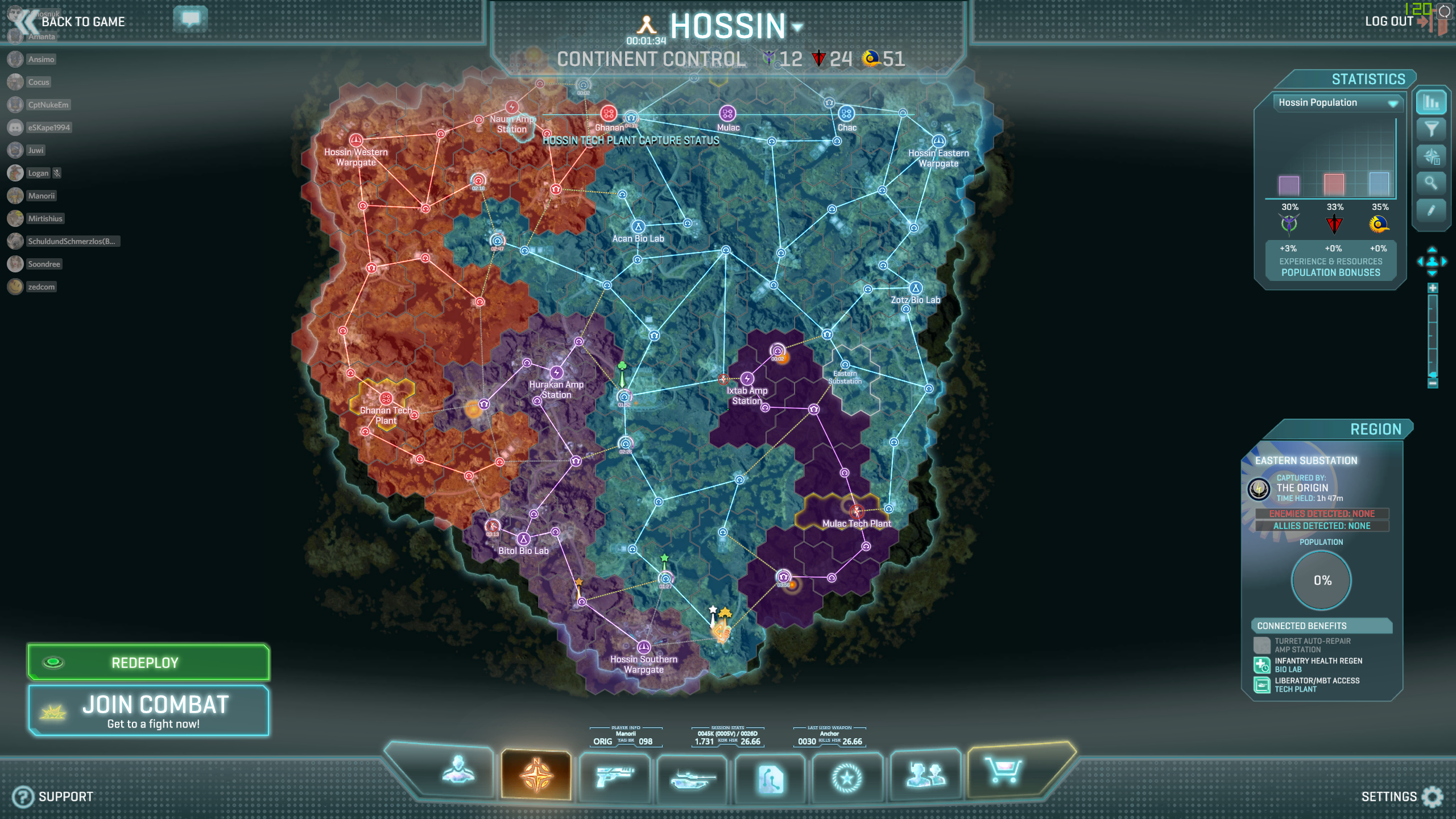Open the two-person social tab

point(925,775)
